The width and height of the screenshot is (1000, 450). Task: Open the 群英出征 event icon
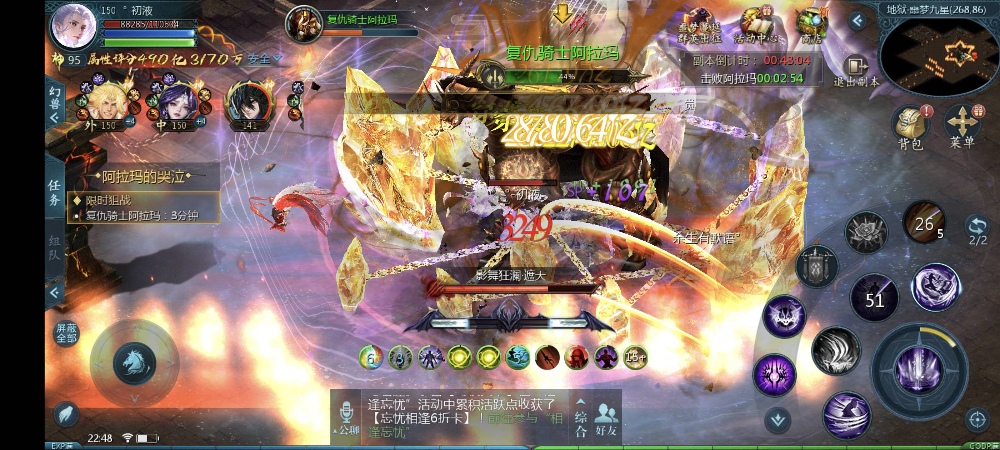700,26
